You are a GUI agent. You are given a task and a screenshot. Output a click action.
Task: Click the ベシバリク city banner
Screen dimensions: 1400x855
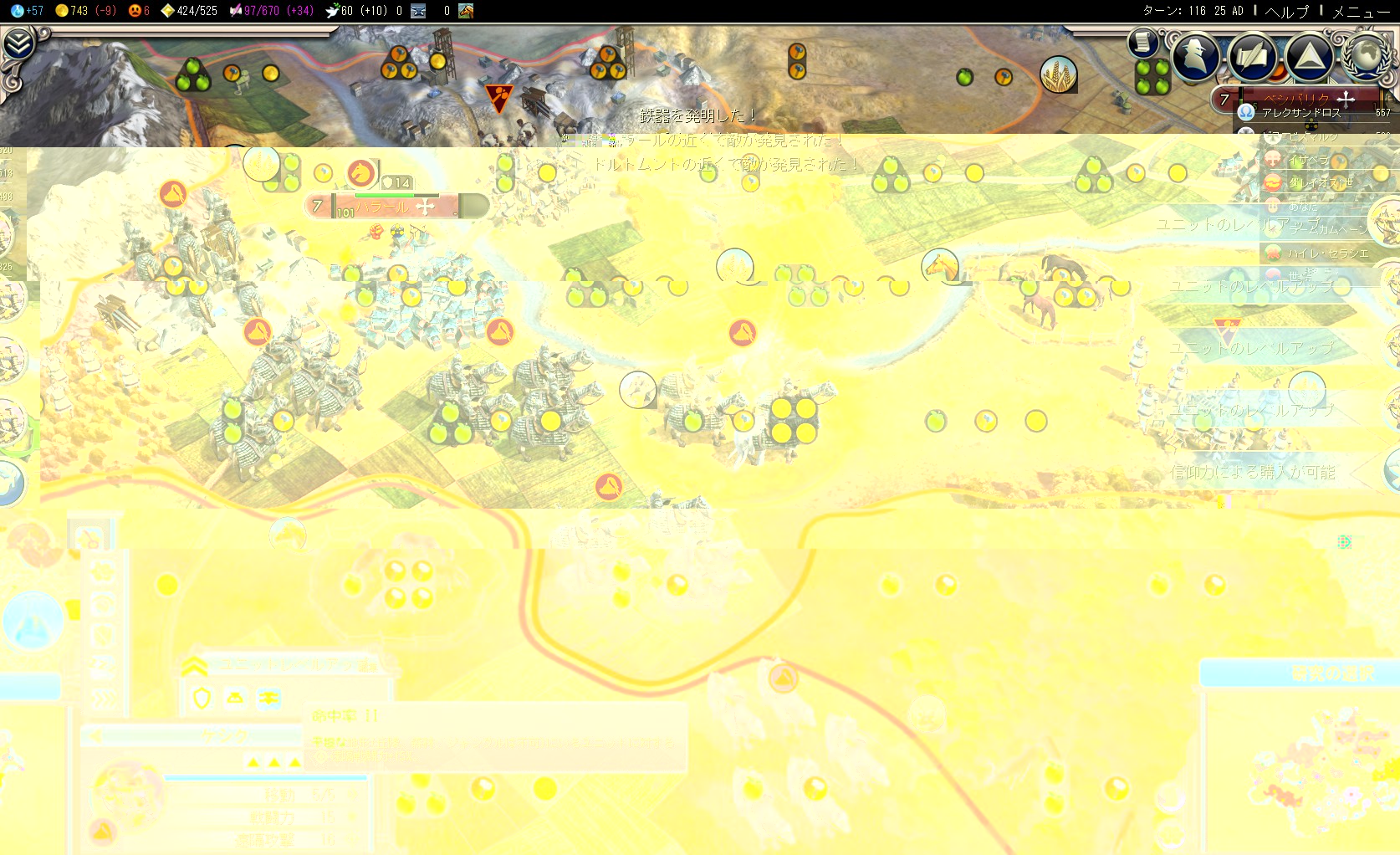tap(1296, 99)
